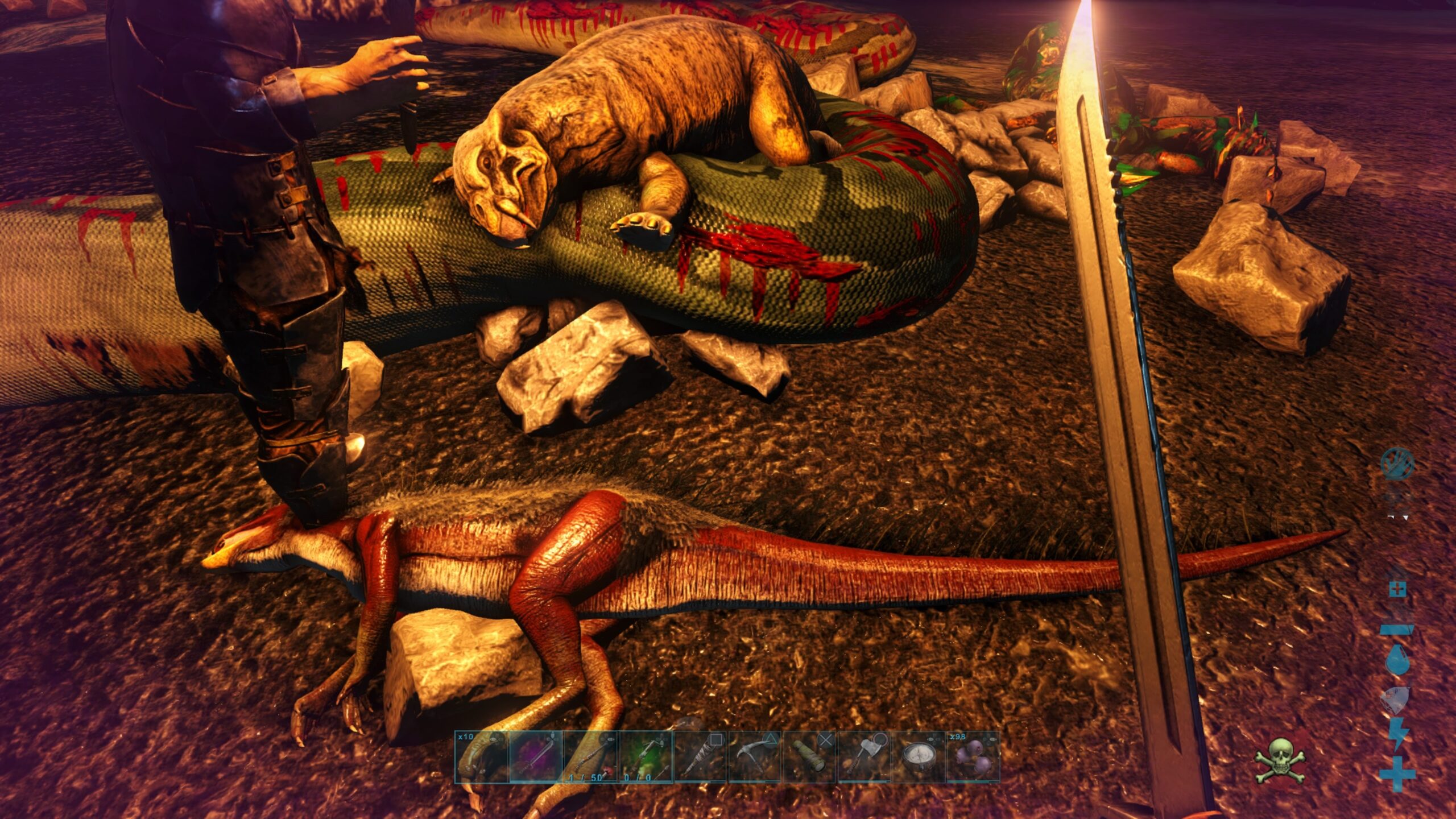This screenshot has width=1456, height=819.
Task: Equip the hatchet from the hotbar
Action: point(863,757)
